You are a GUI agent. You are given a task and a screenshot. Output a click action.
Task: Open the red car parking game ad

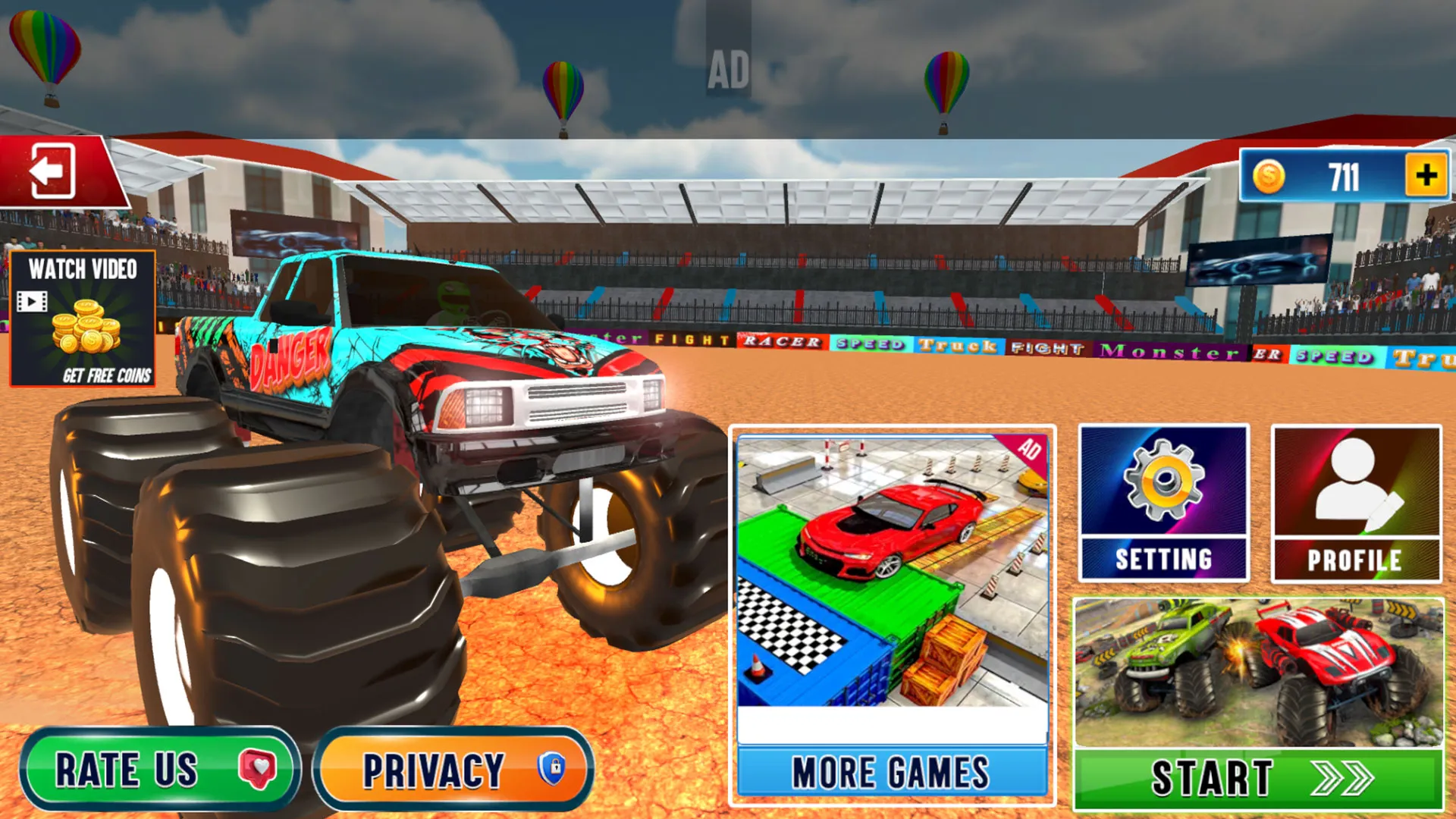[892, 573]
